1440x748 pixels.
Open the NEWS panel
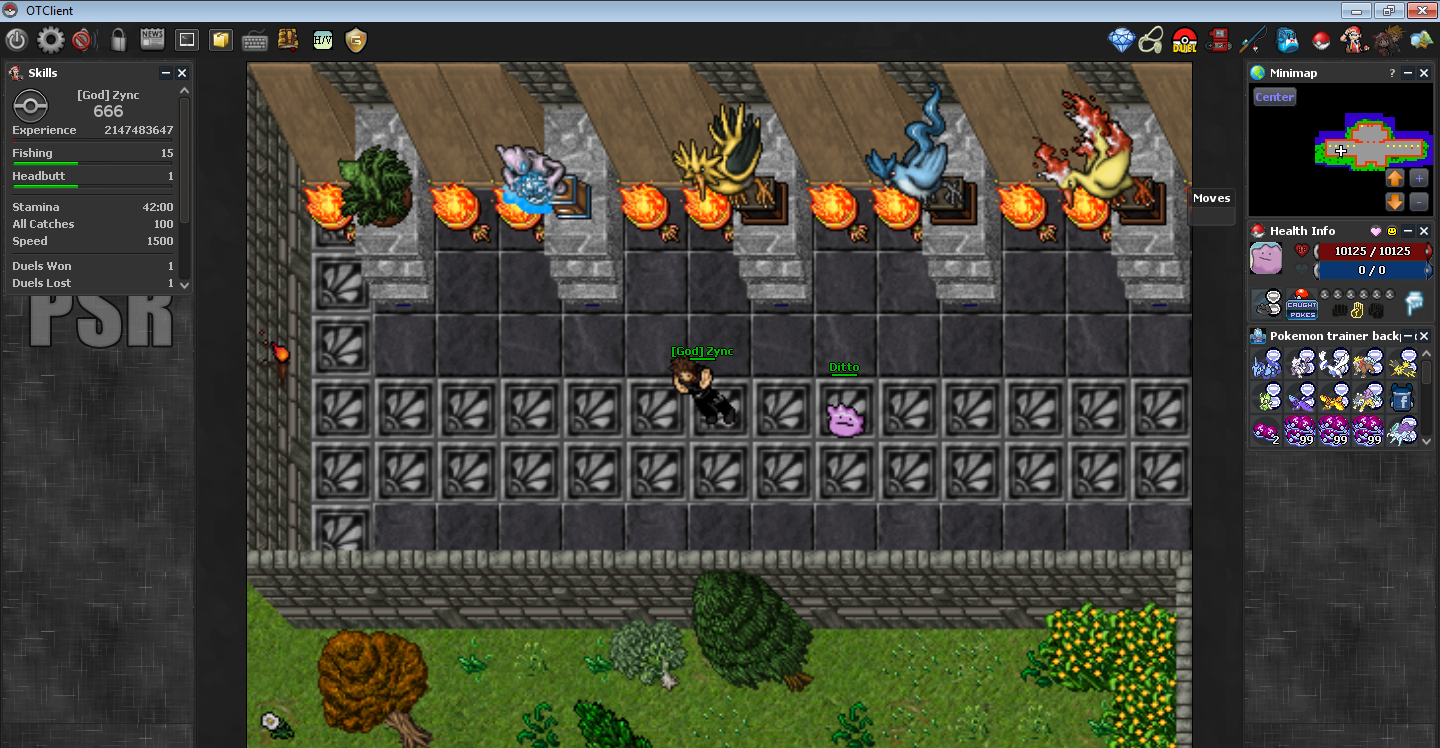[x=152, y=40]
